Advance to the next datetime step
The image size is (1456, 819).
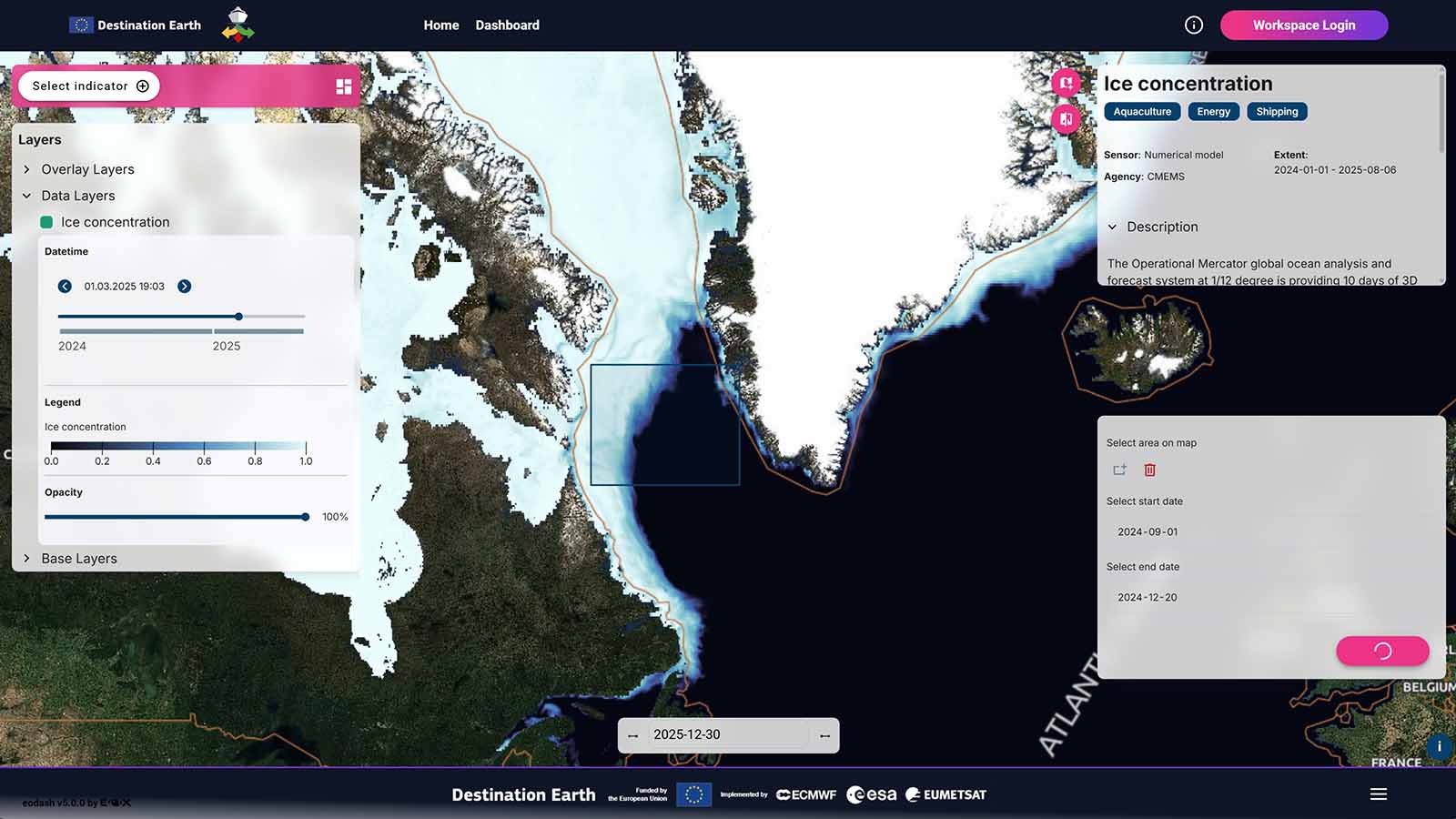pyautogui.click(x=185, y=287)
